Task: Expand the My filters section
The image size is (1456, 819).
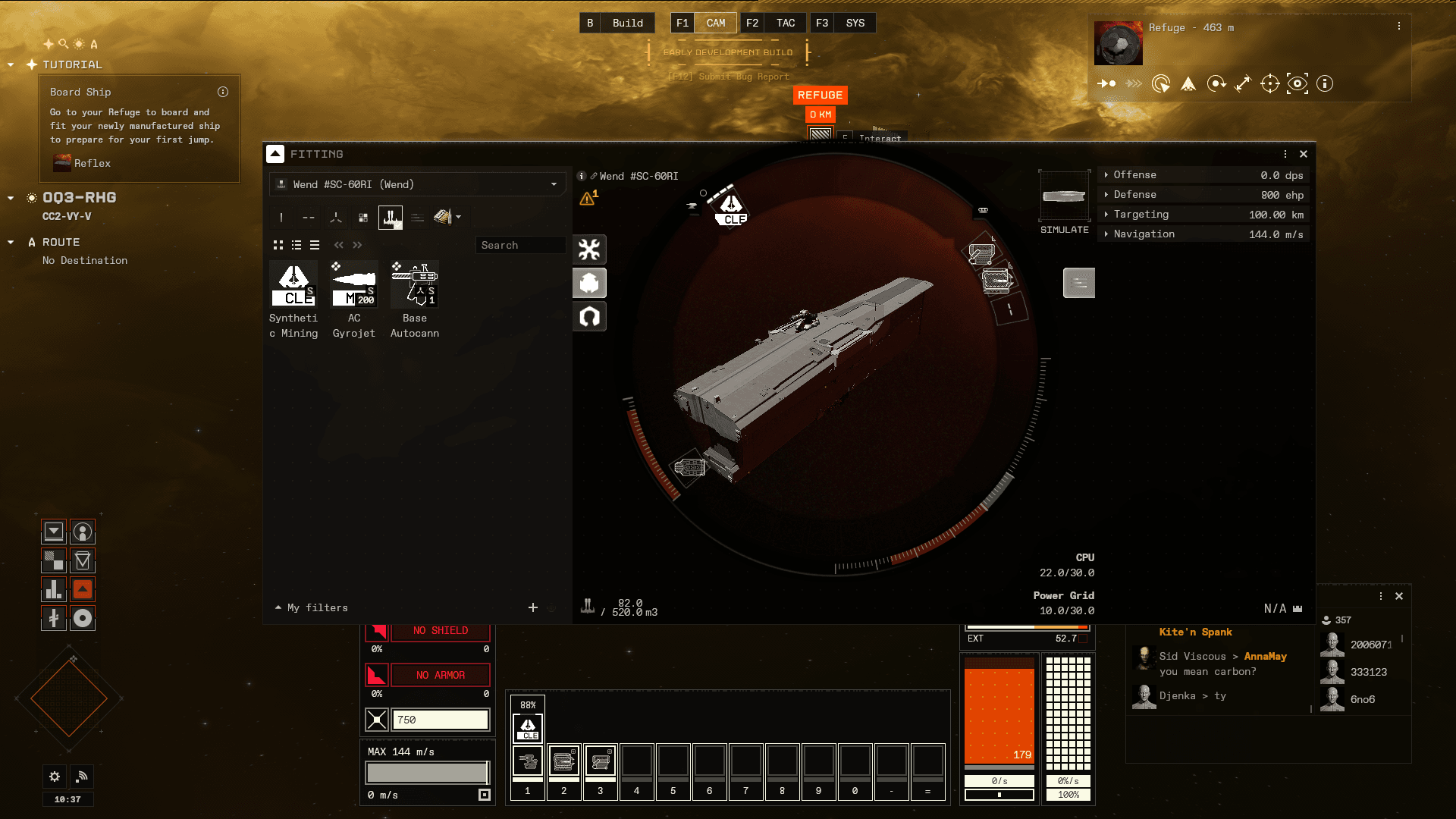Action: tap(312, 607)
